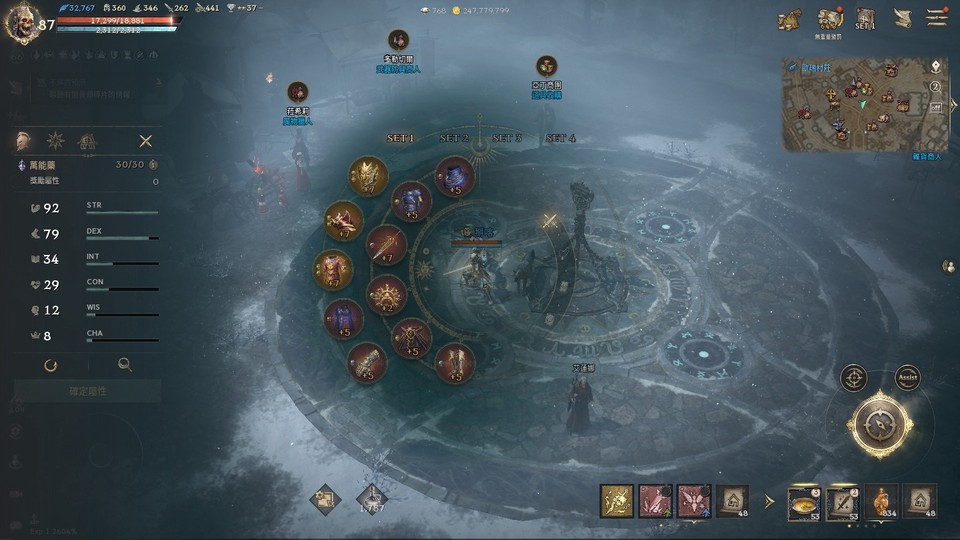Screen dimensions: 960x540
Task: Open the village minimap
Action: (864, 104)
